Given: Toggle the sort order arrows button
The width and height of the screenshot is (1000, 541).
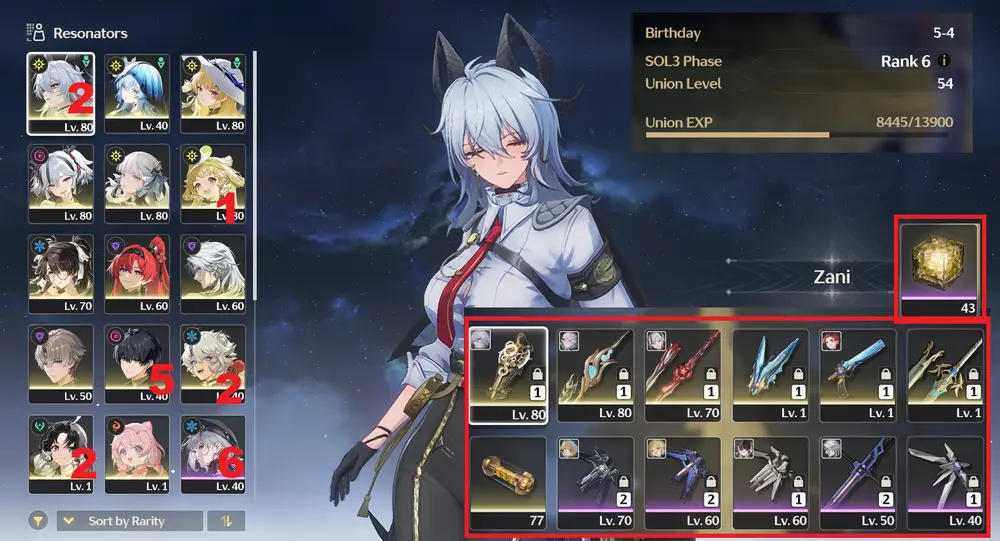Looking at the screenshot, I should 225,521.
